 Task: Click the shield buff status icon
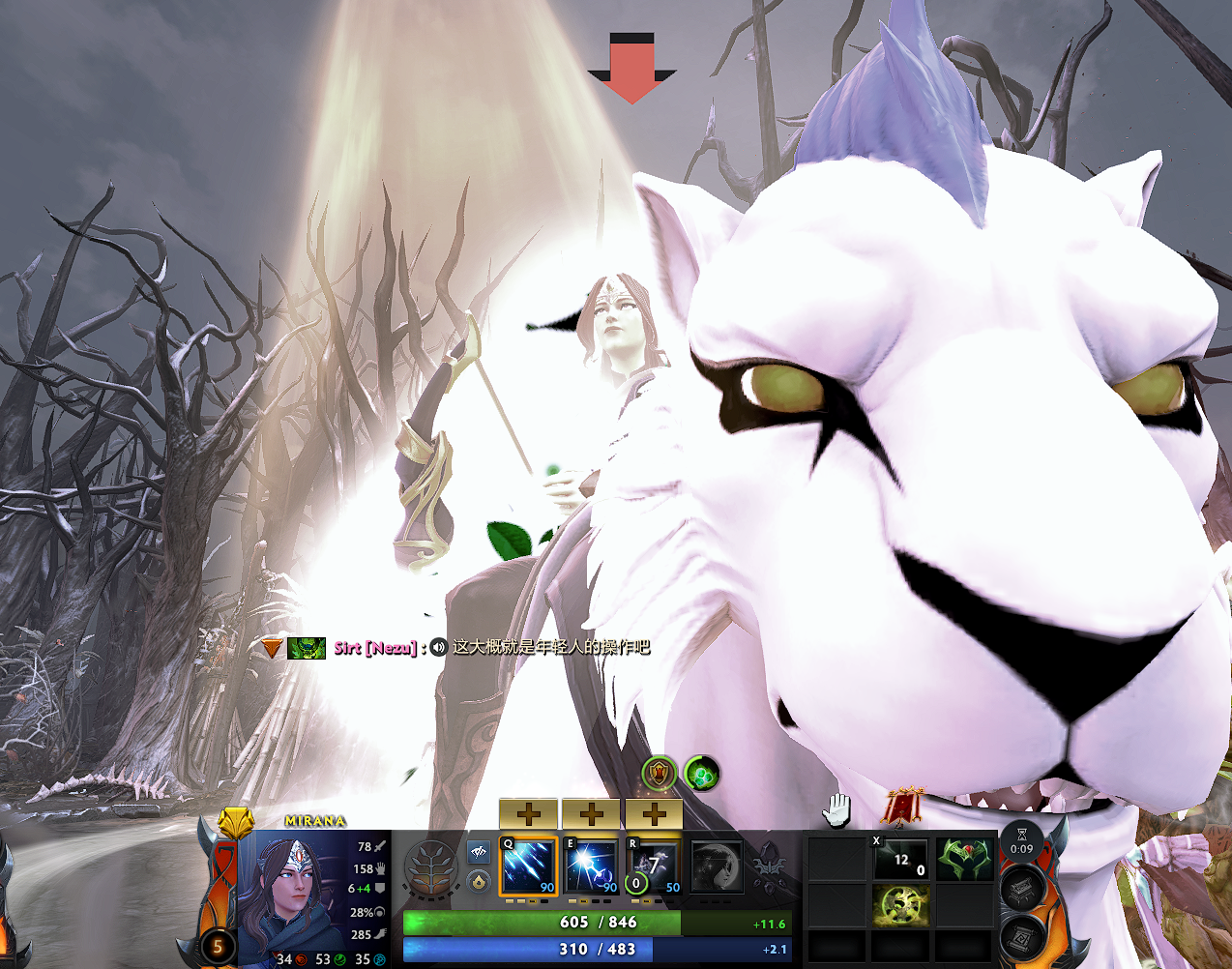(660, 774)
